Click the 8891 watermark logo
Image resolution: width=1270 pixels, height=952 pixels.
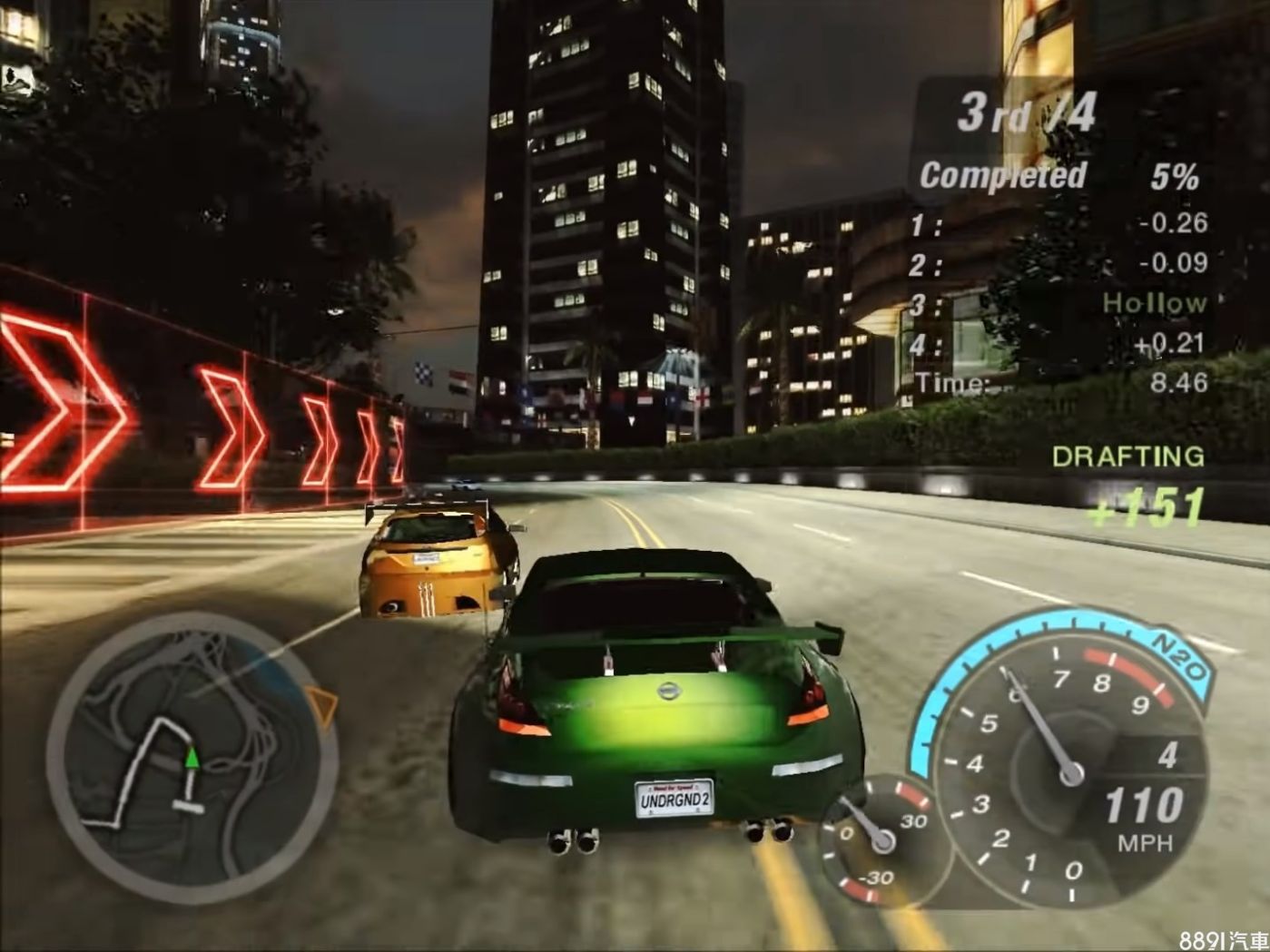click(x=1223, y=940)
